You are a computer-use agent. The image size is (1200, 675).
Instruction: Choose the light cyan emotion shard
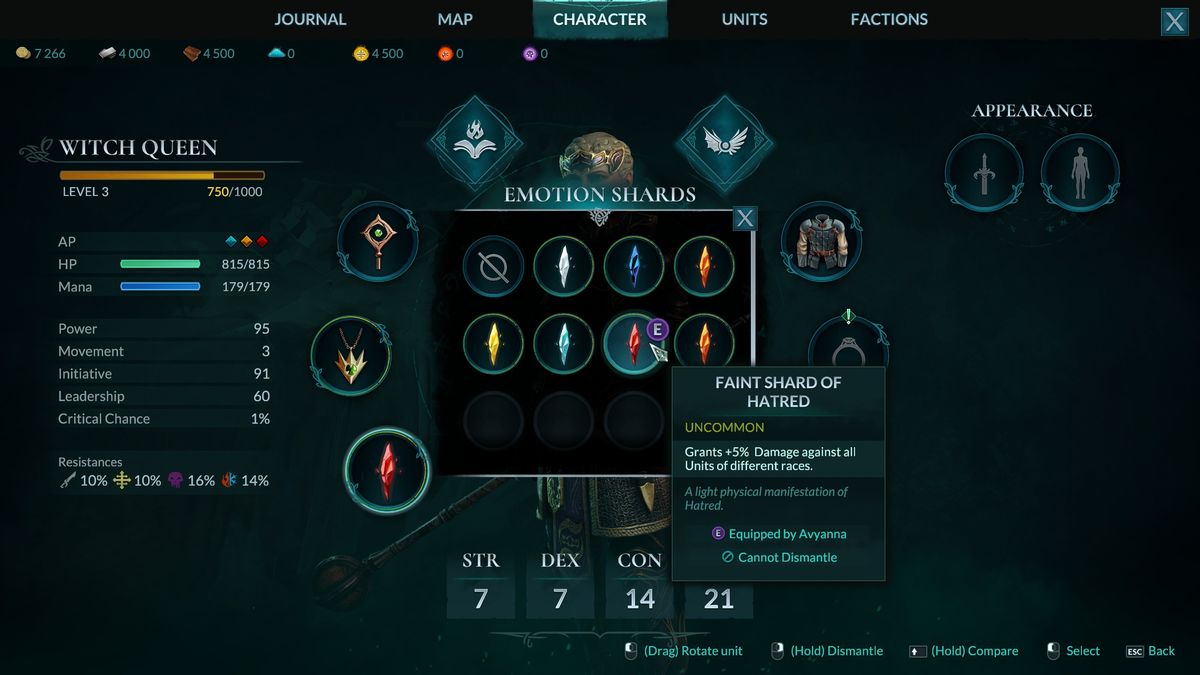pyautogui.click(x=564, y=343)
